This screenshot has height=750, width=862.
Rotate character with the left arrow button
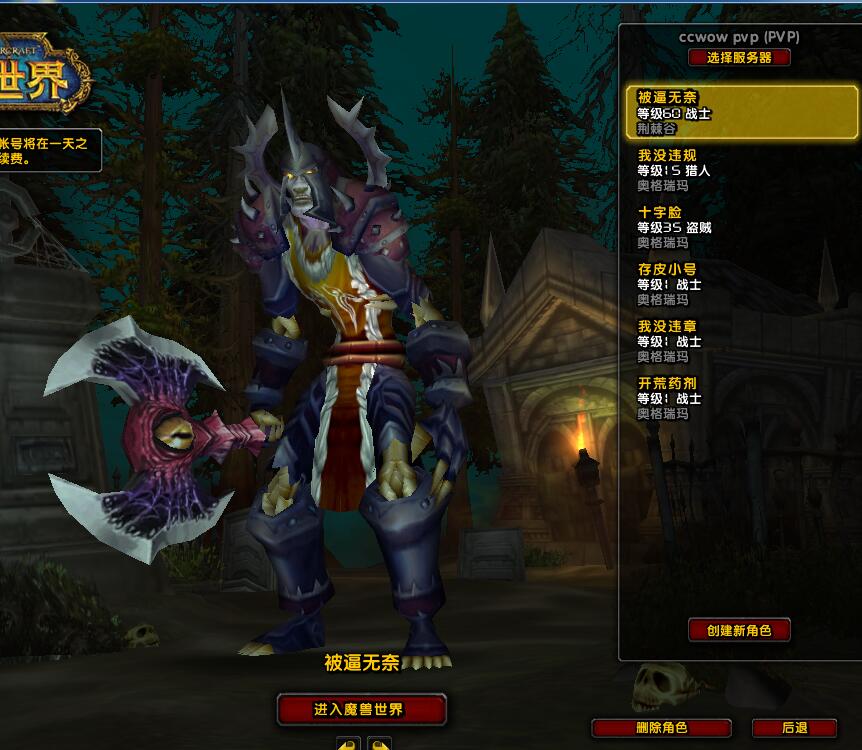[348, 744]
